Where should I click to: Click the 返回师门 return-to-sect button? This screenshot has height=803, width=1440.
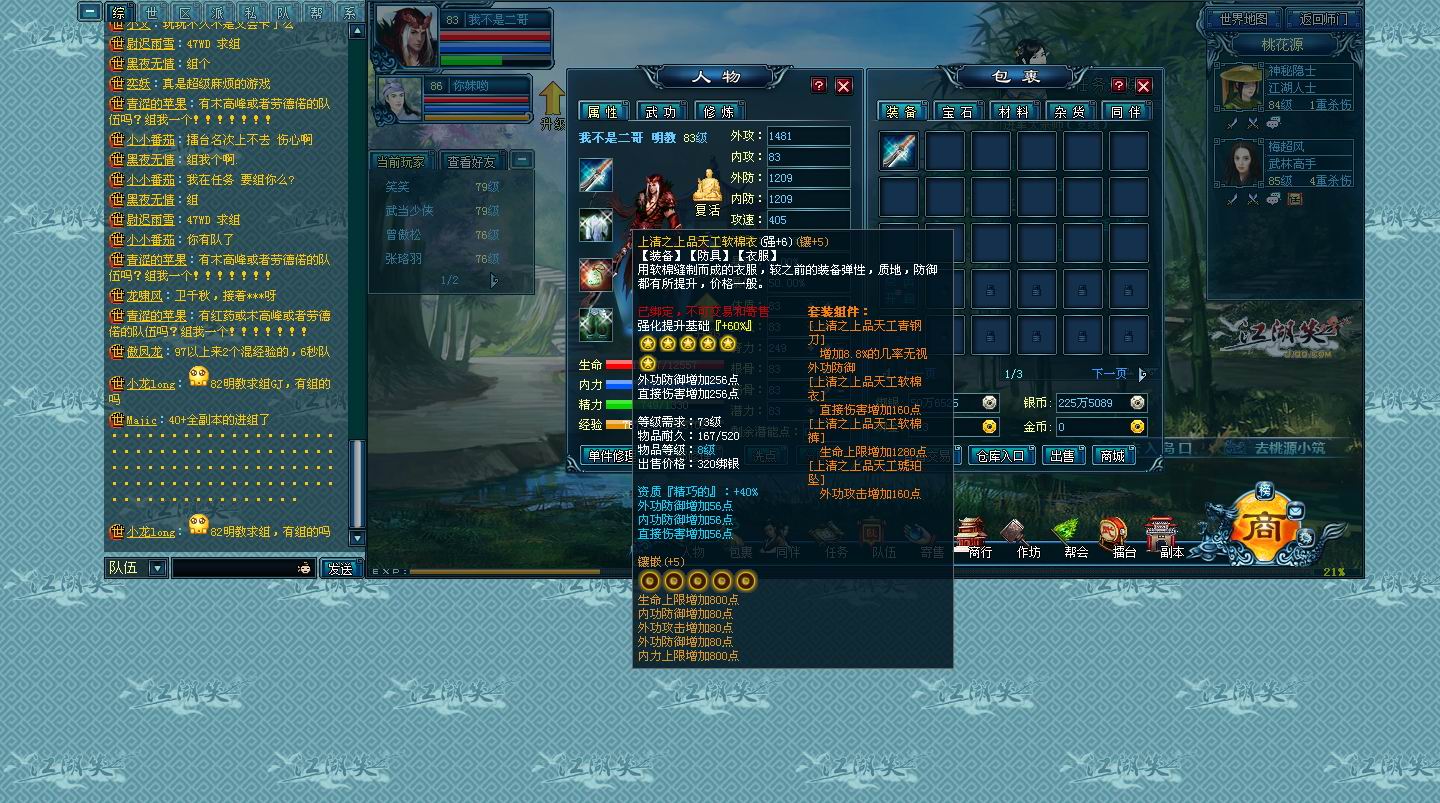[x=1323, y=19]
